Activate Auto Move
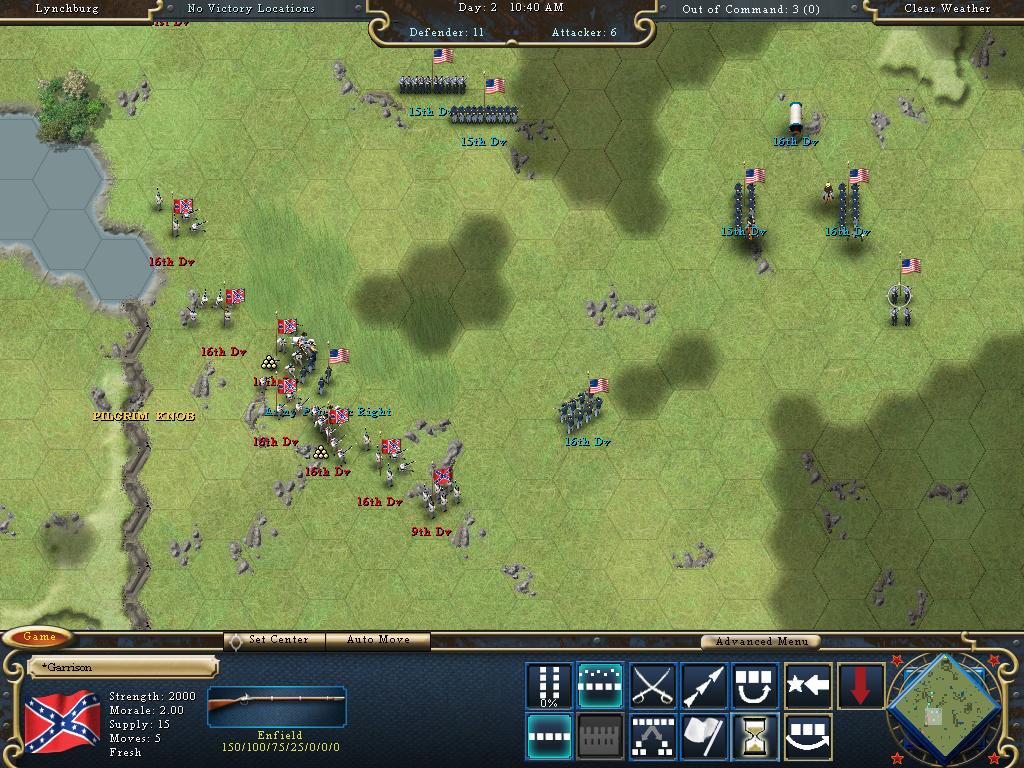 [380, 640]
